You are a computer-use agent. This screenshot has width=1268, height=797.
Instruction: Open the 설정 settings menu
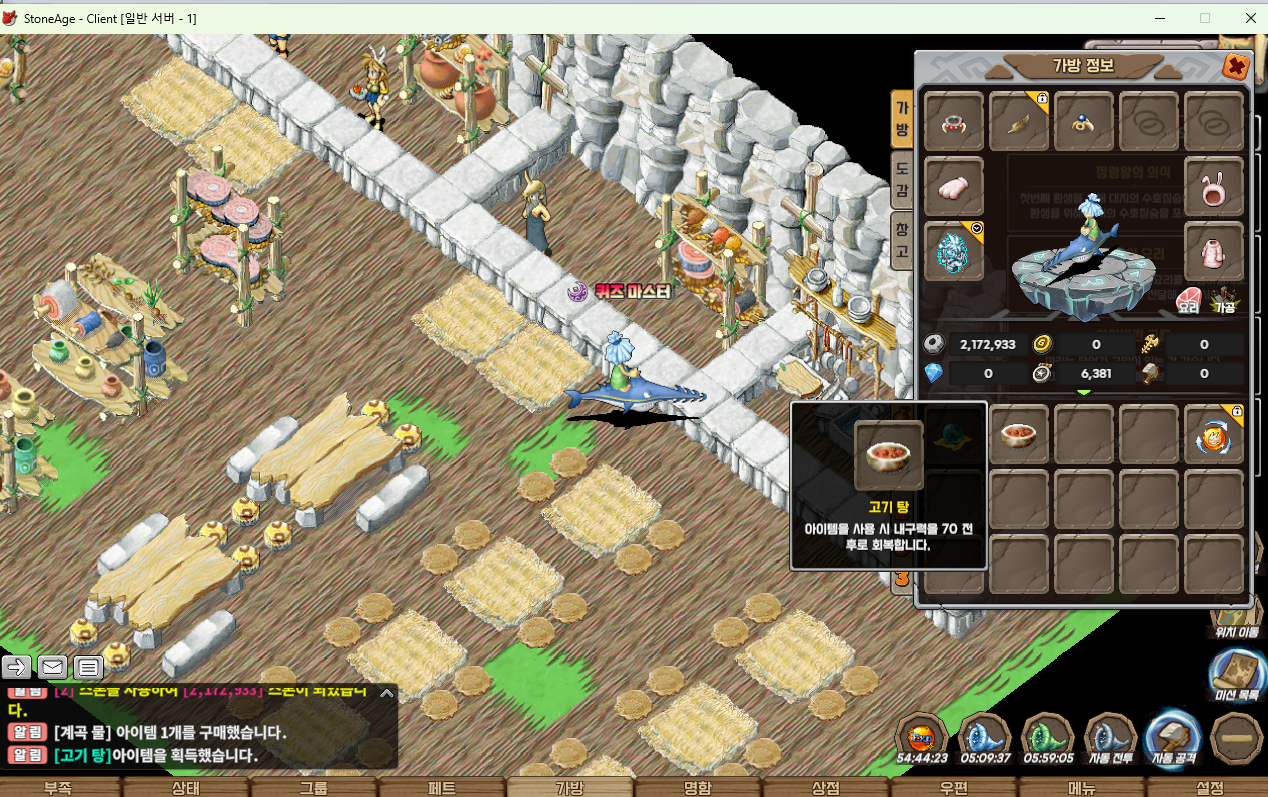[1210, 788]
